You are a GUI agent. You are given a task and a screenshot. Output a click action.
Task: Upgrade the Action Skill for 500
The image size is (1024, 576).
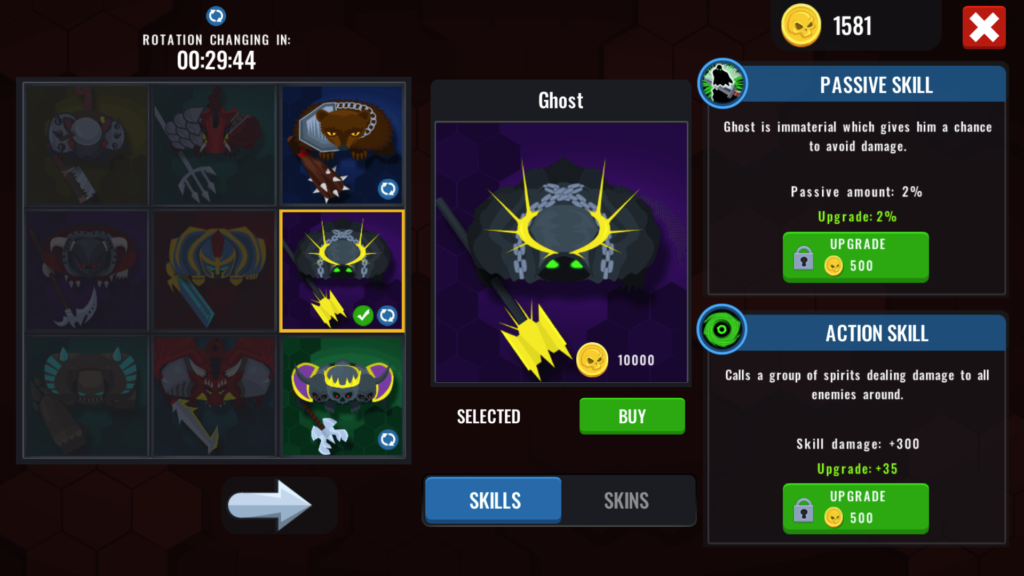[x=855, y=508]
